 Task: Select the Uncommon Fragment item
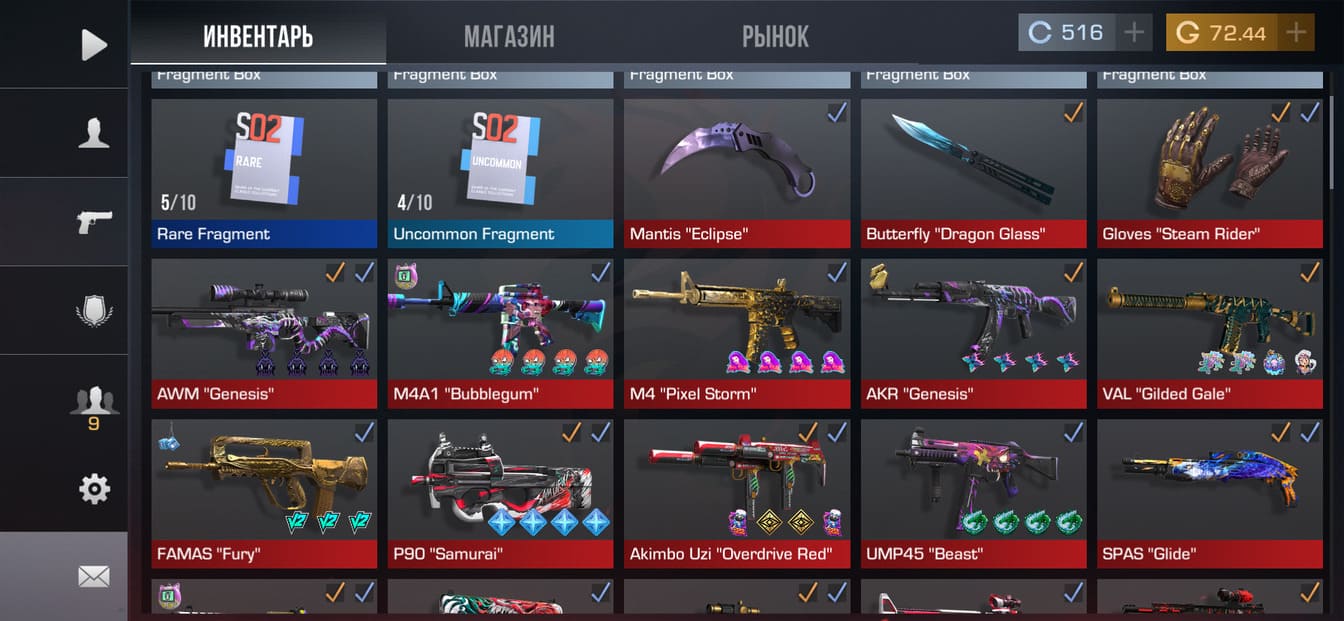tap(500, 172)
